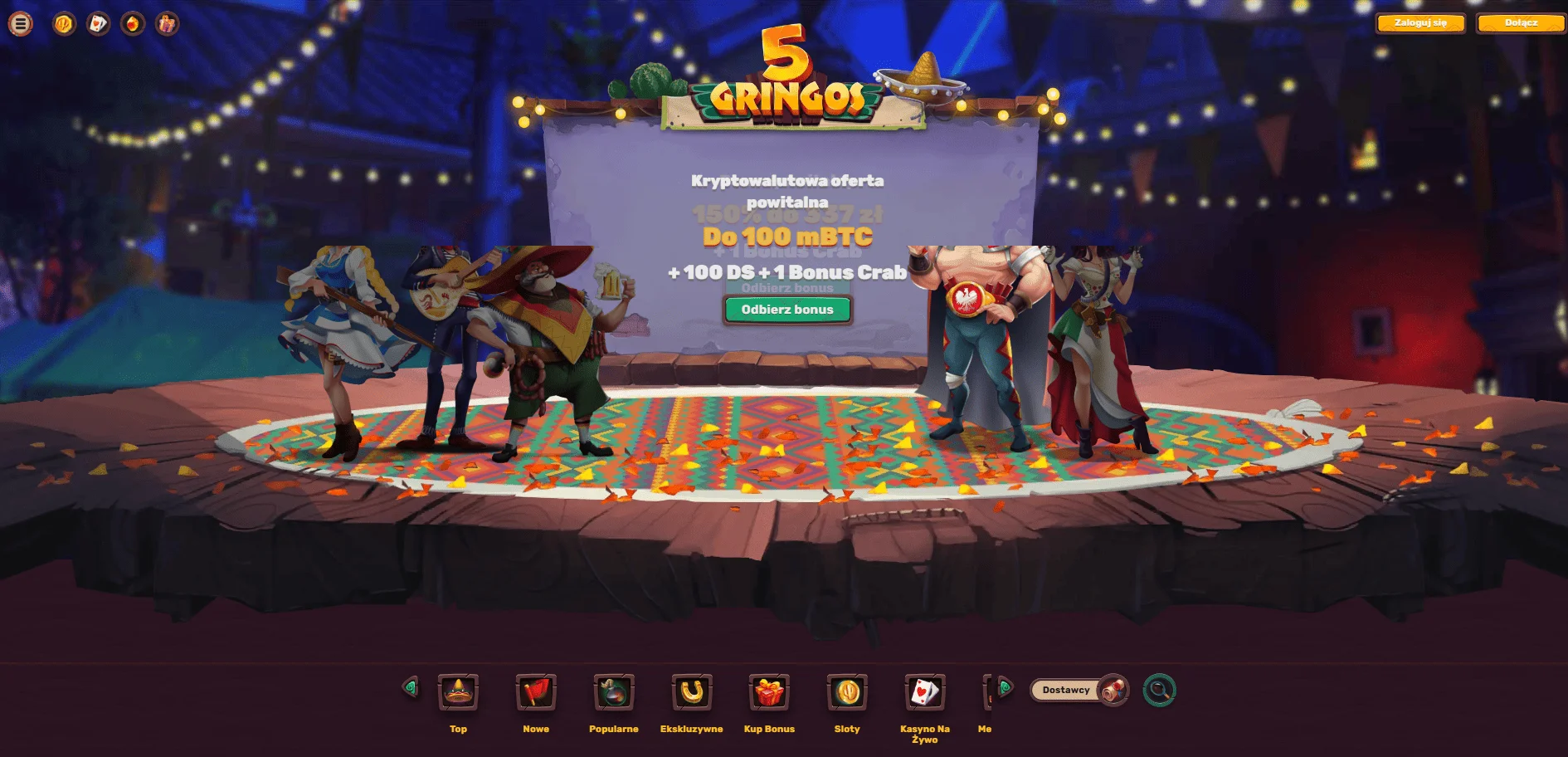This screenshot has height=757, width=1568.
Task: Open the hamburger menu button
Action: [x=20, y=23]
